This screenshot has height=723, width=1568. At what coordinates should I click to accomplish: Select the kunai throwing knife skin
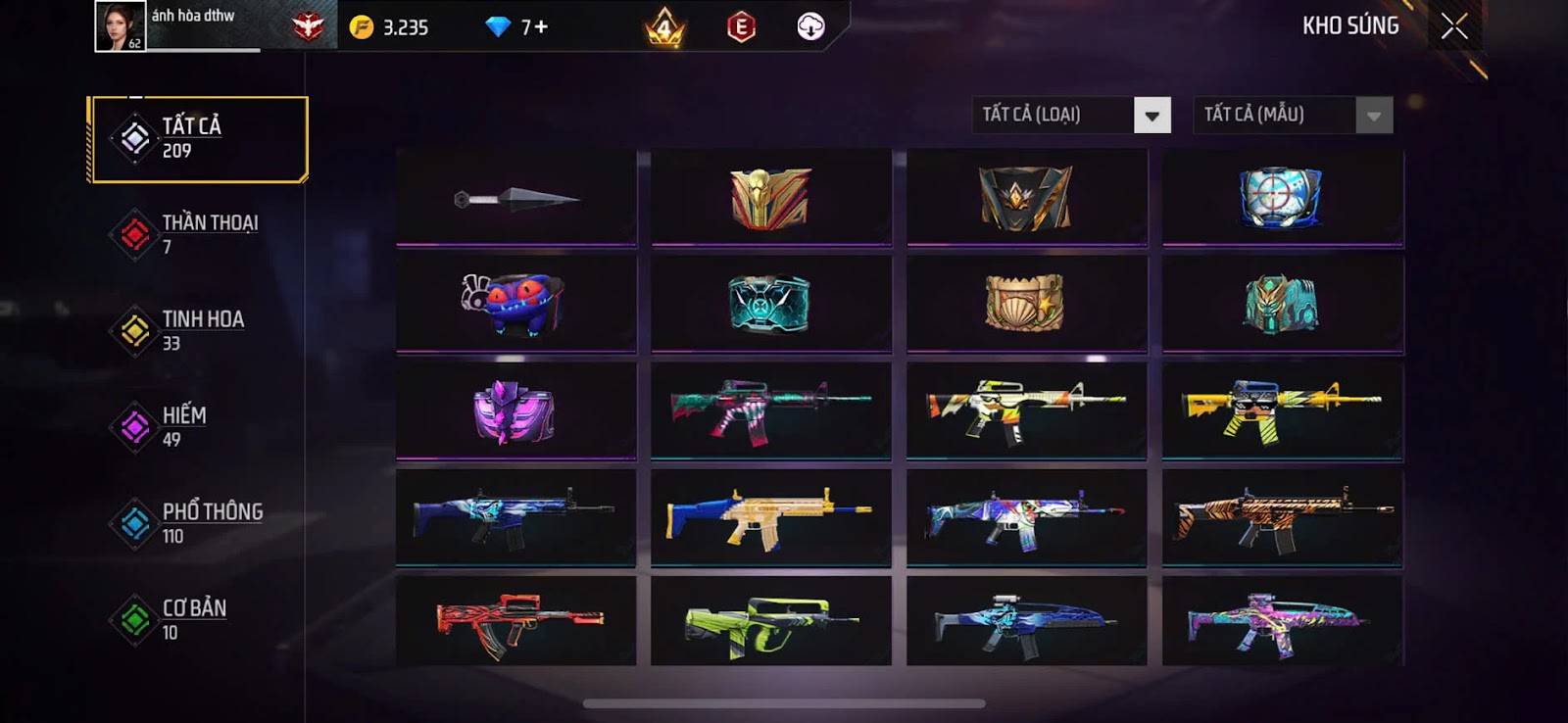tap(516, 199)
